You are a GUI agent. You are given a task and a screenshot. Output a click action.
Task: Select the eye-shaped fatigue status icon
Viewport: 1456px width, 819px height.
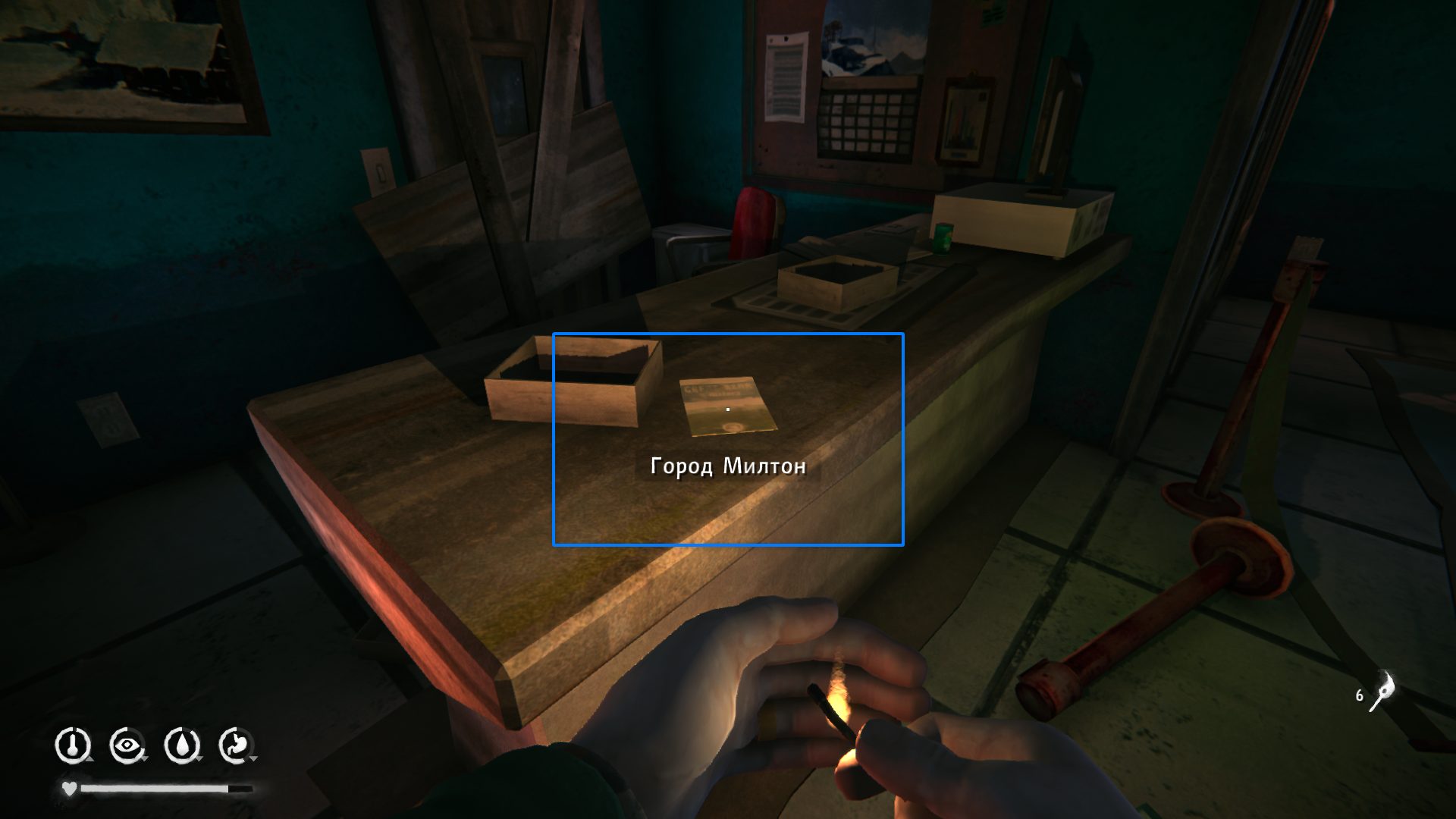(x=127, y=745)
